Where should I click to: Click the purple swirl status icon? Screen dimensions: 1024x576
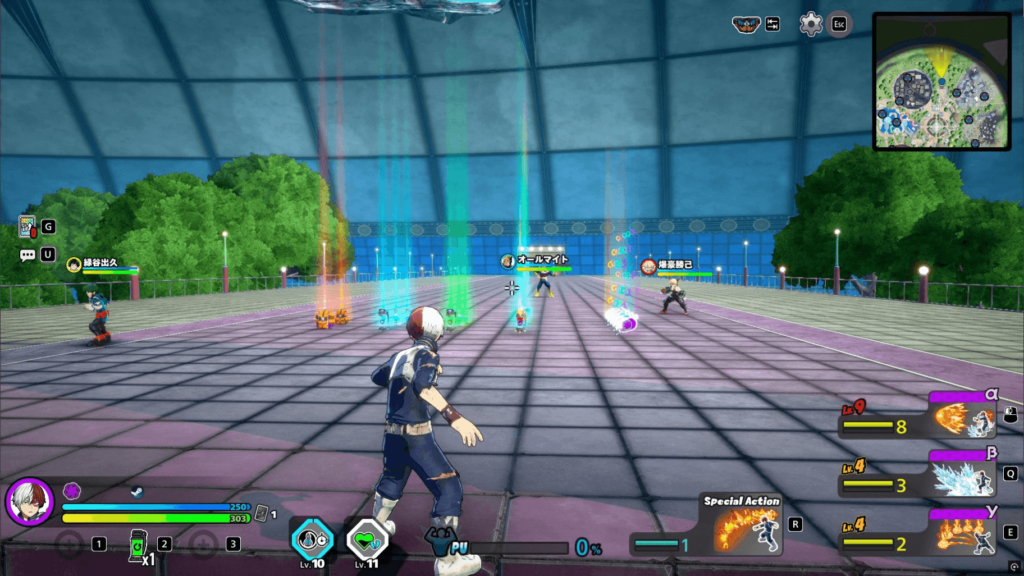(x=72, y=491)
